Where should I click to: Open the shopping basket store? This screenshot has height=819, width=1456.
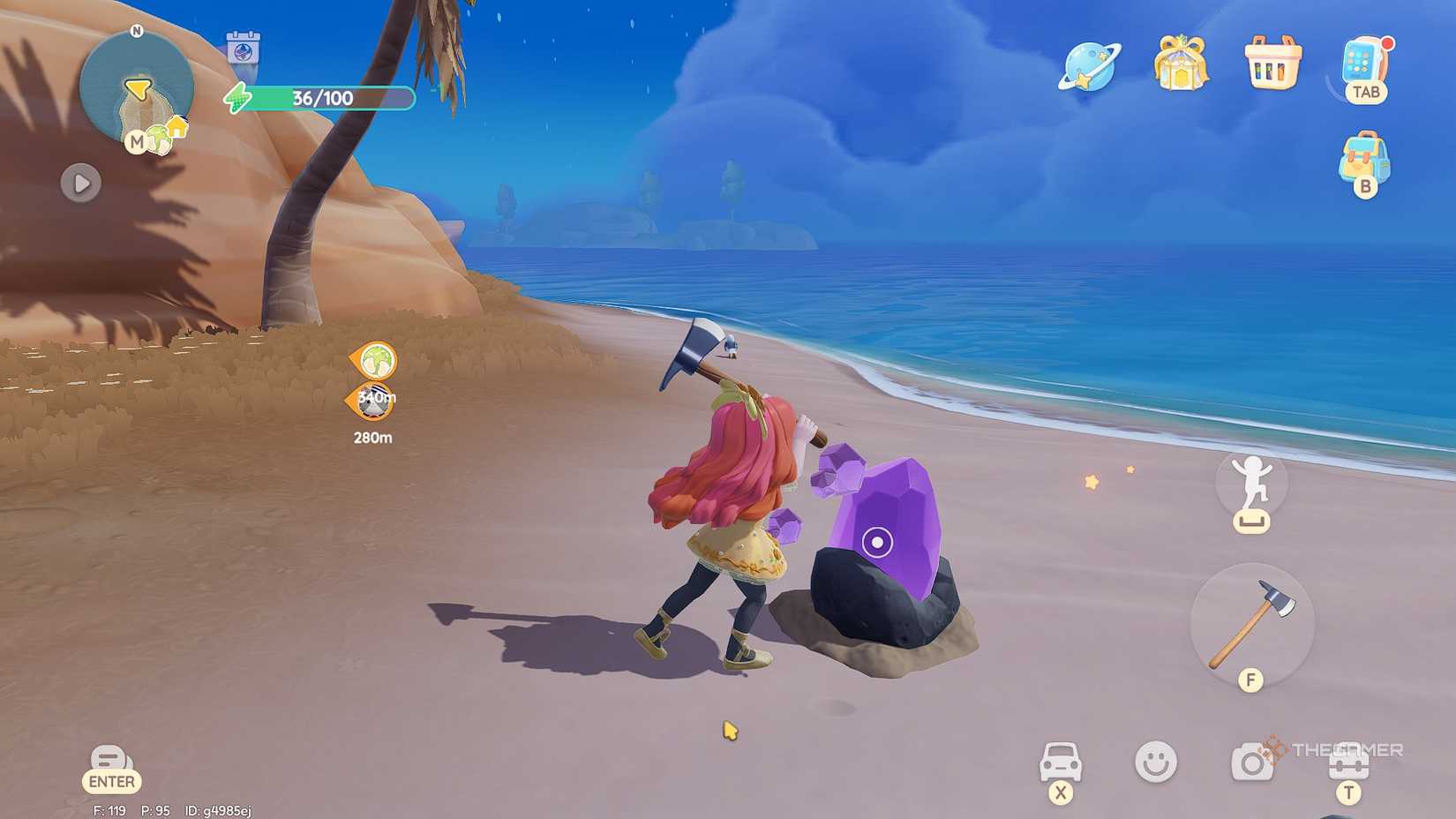(1272, 66)
